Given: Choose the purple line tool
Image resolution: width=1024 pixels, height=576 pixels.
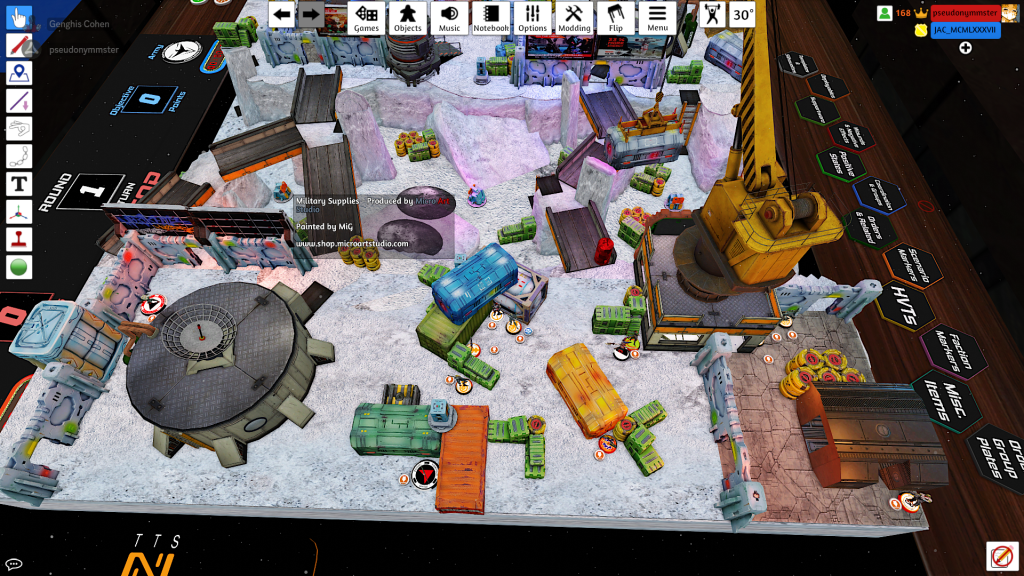Looking at the screenshot, I should pos(19,101).
